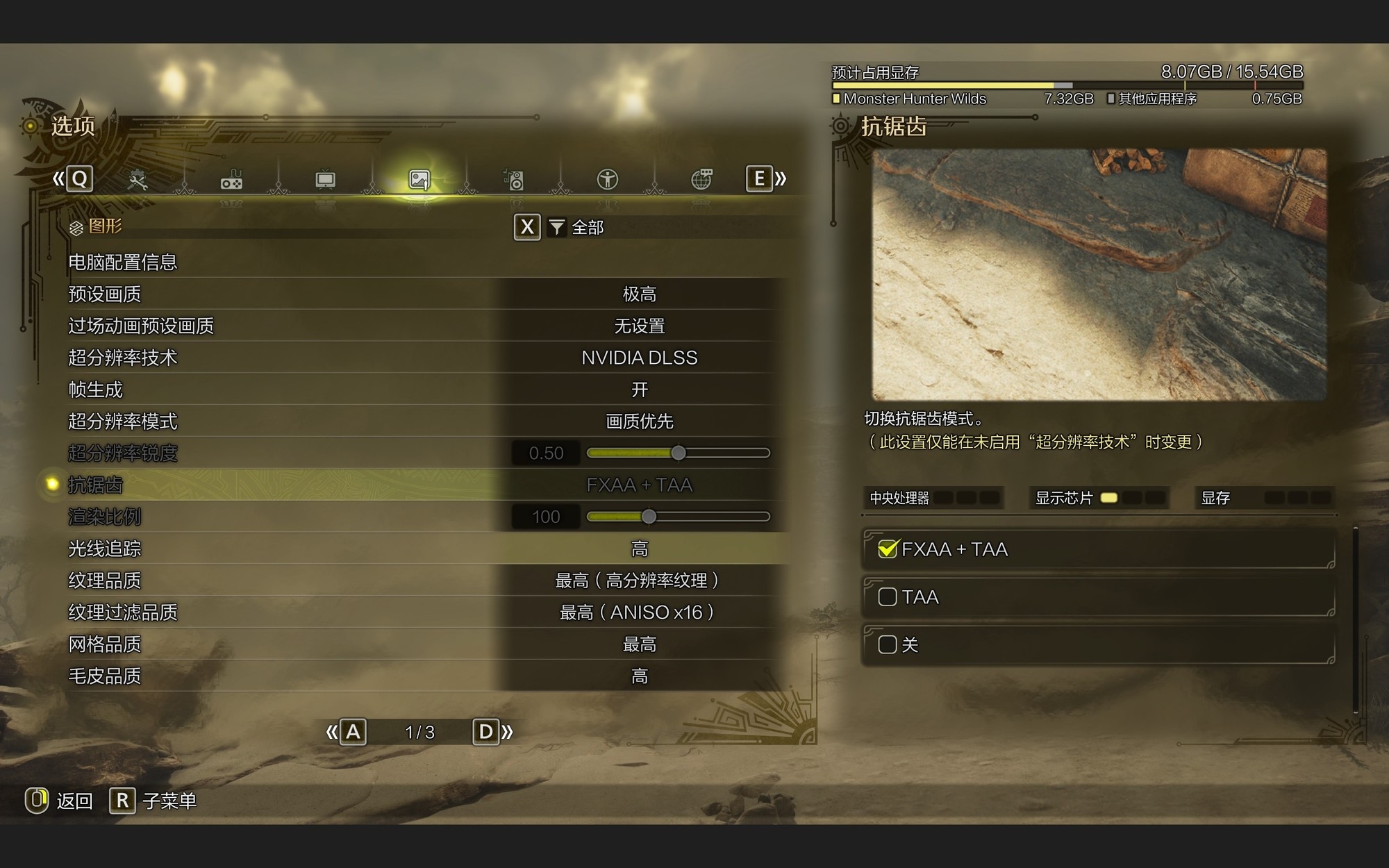Toggle the 帧生成 frame generation setting

639,390
